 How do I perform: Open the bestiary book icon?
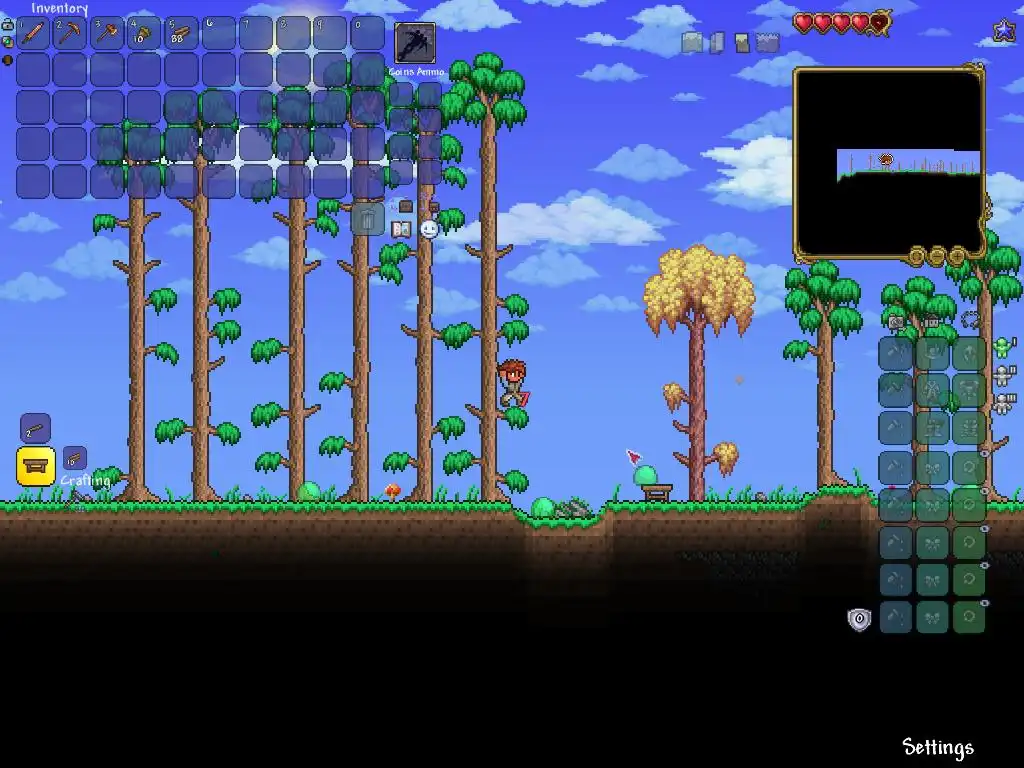click(x=401, y=229)
